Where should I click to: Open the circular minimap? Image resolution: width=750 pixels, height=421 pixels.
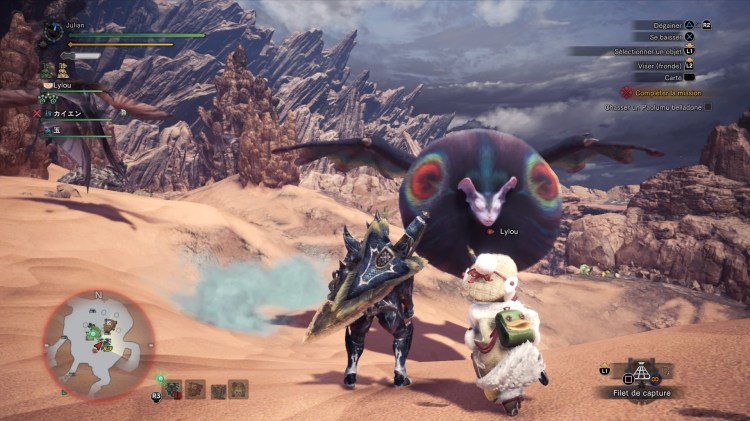coord(98,345)
